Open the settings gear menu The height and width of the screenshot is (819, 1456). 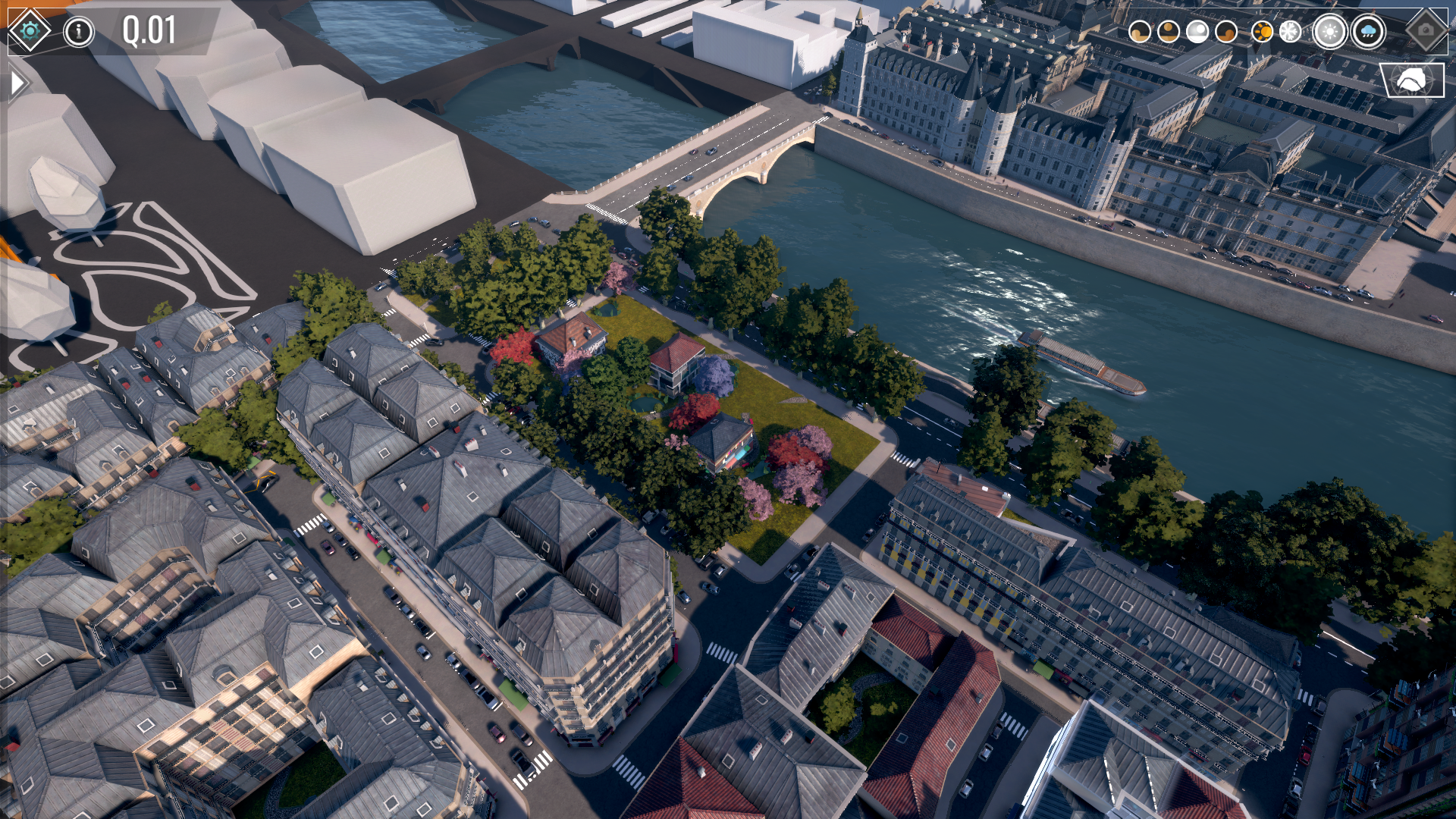[x=30, y=31]
